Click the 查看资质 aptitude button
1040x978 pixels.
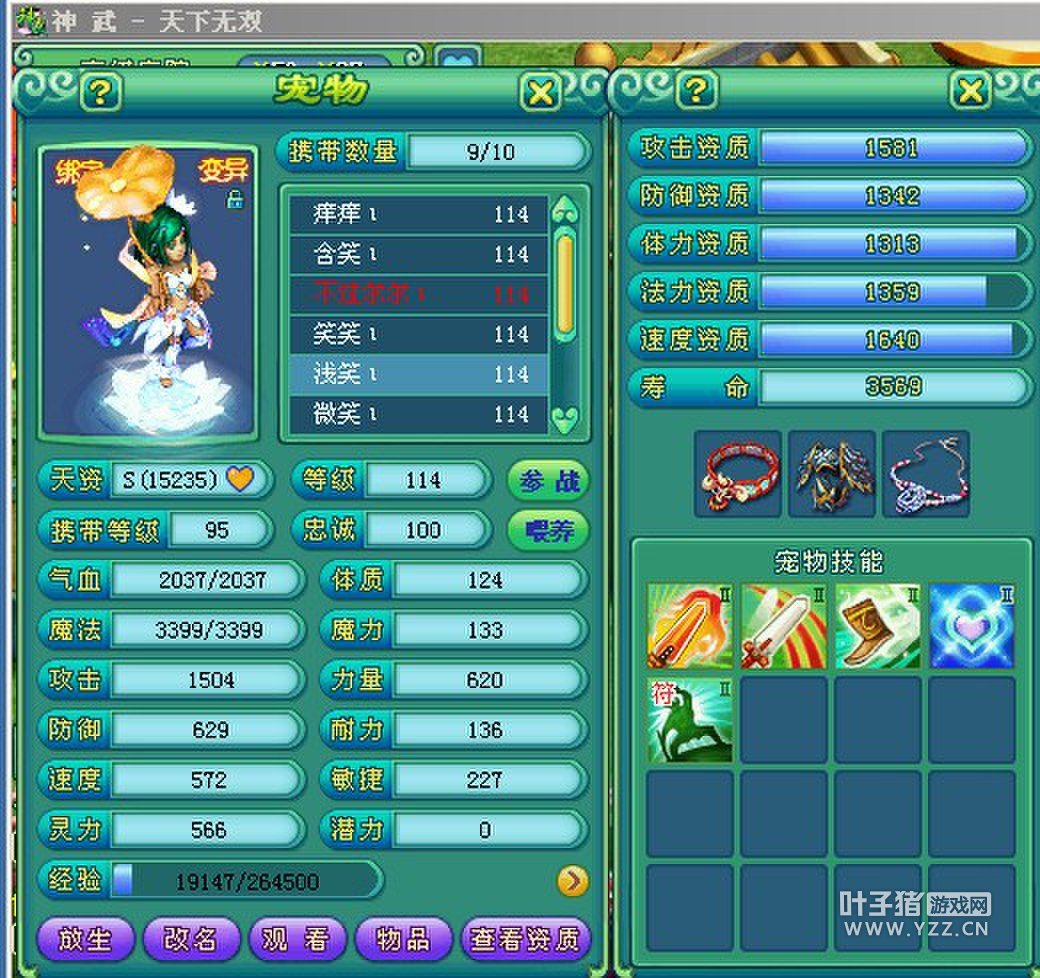click(524, 938)
